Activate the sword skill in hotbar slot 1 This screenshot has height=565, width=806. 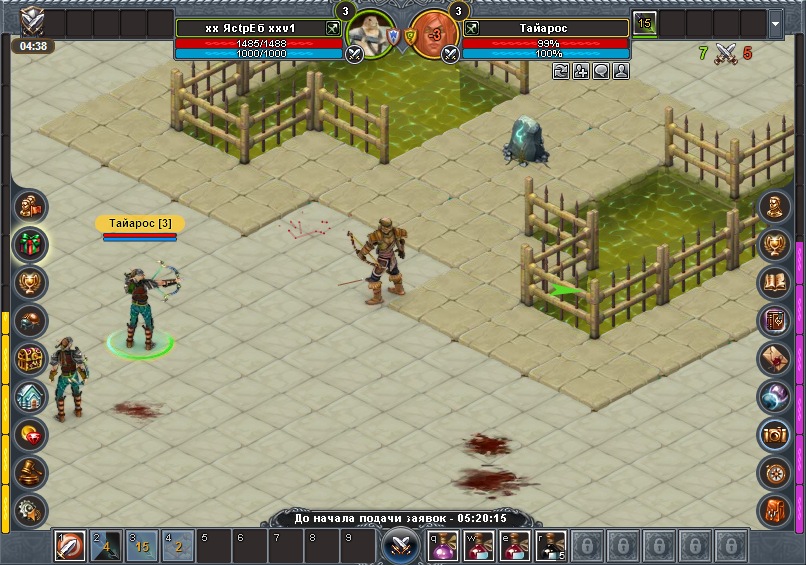(70, 547)
